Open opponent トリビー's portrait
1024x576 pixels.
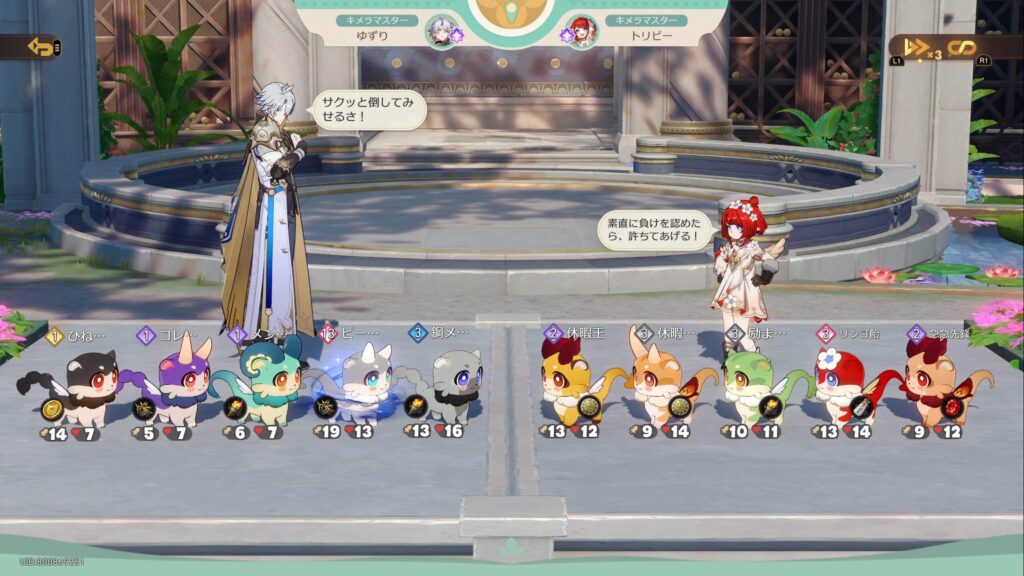point(580,31)
